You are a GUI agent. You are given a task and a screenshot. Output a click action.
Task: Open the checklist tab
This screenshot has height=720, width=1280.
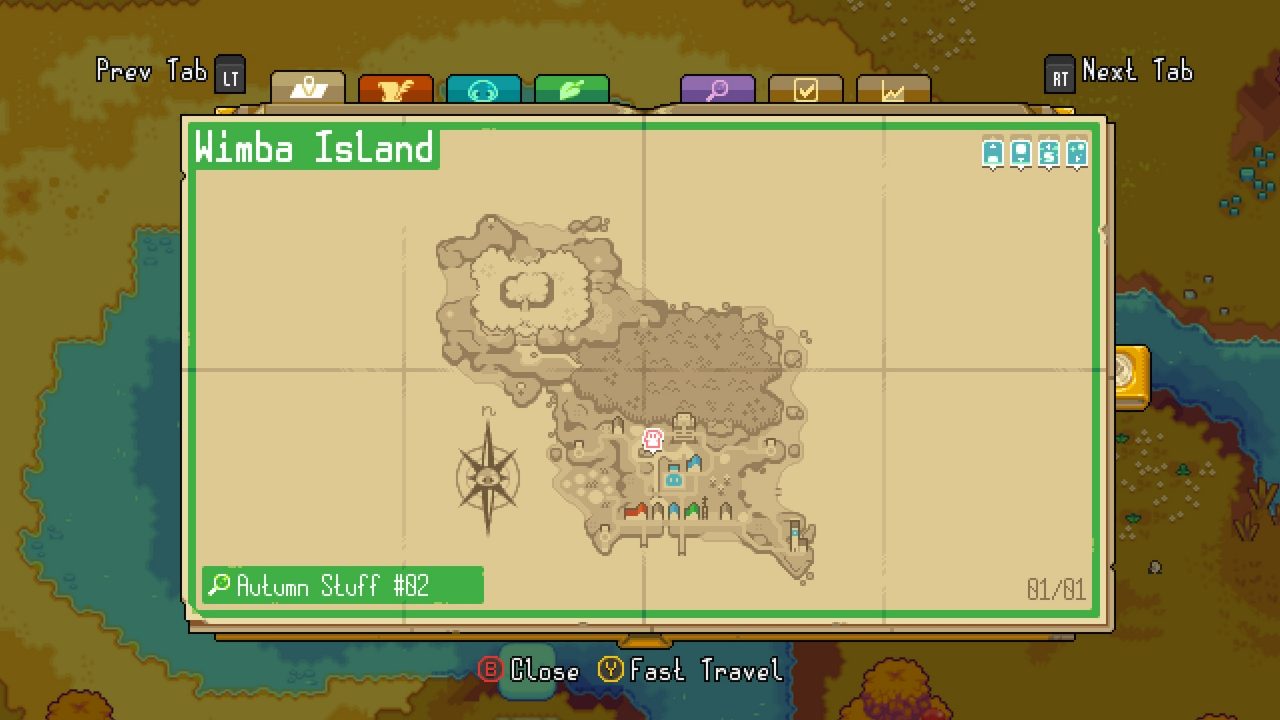pyautogui.click(x=804, y=88)
